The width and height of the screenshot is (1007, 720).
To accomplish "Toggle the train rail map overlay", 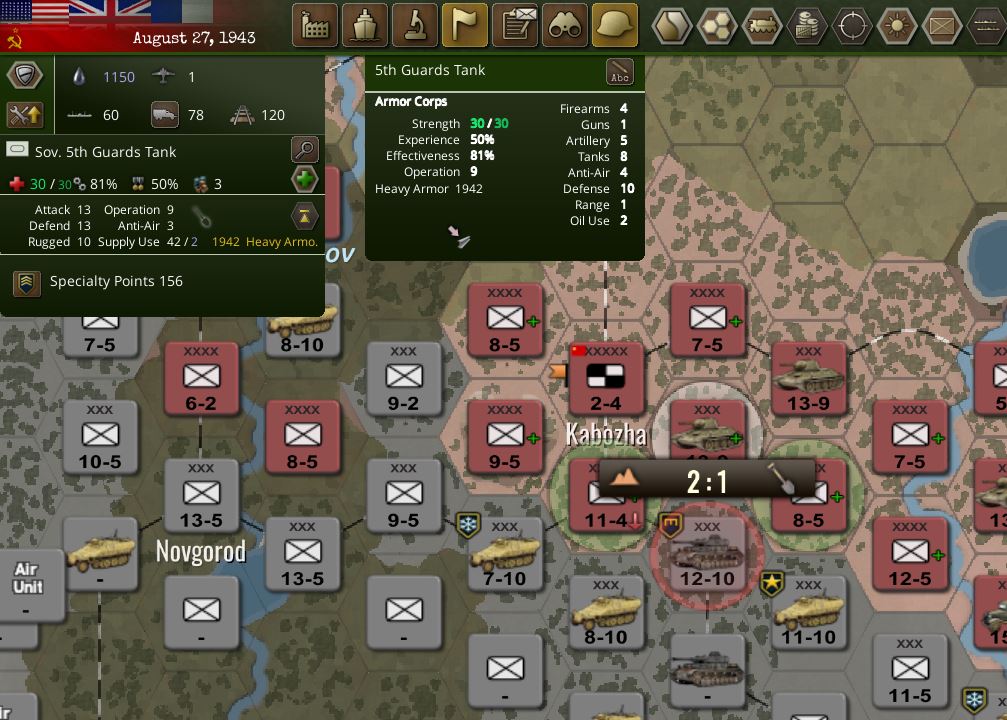I will point(763,26).
